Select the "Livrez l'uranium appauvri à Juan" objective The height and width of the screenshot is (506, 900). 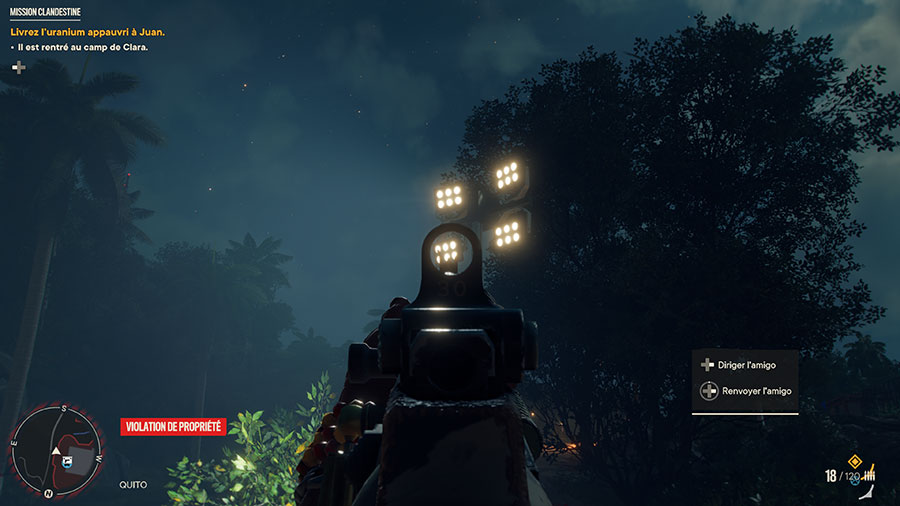[87, 32]
